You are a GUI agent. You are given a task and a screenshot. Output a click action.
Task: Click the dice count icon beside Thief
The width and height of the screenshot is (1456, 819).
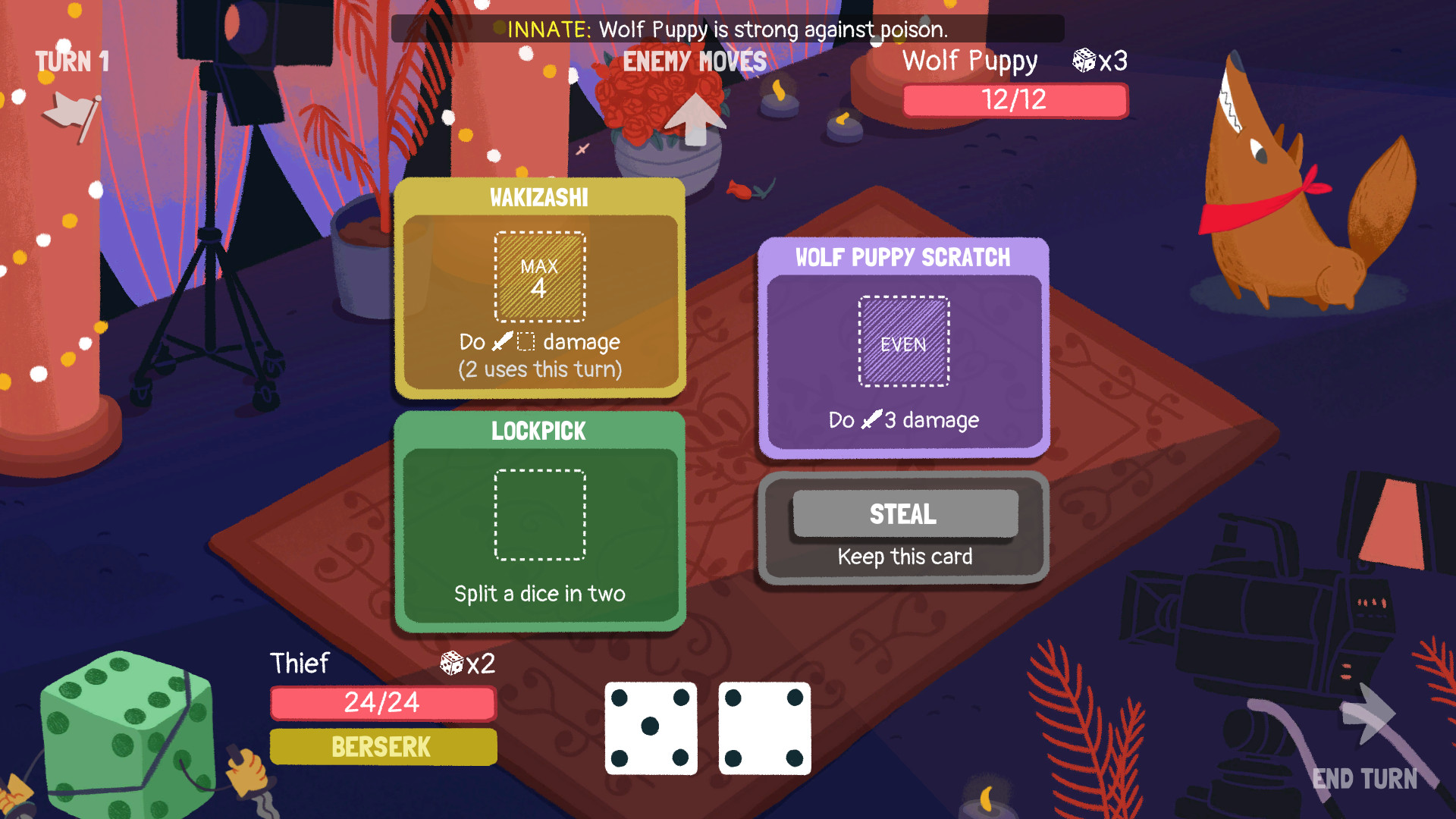450,665
